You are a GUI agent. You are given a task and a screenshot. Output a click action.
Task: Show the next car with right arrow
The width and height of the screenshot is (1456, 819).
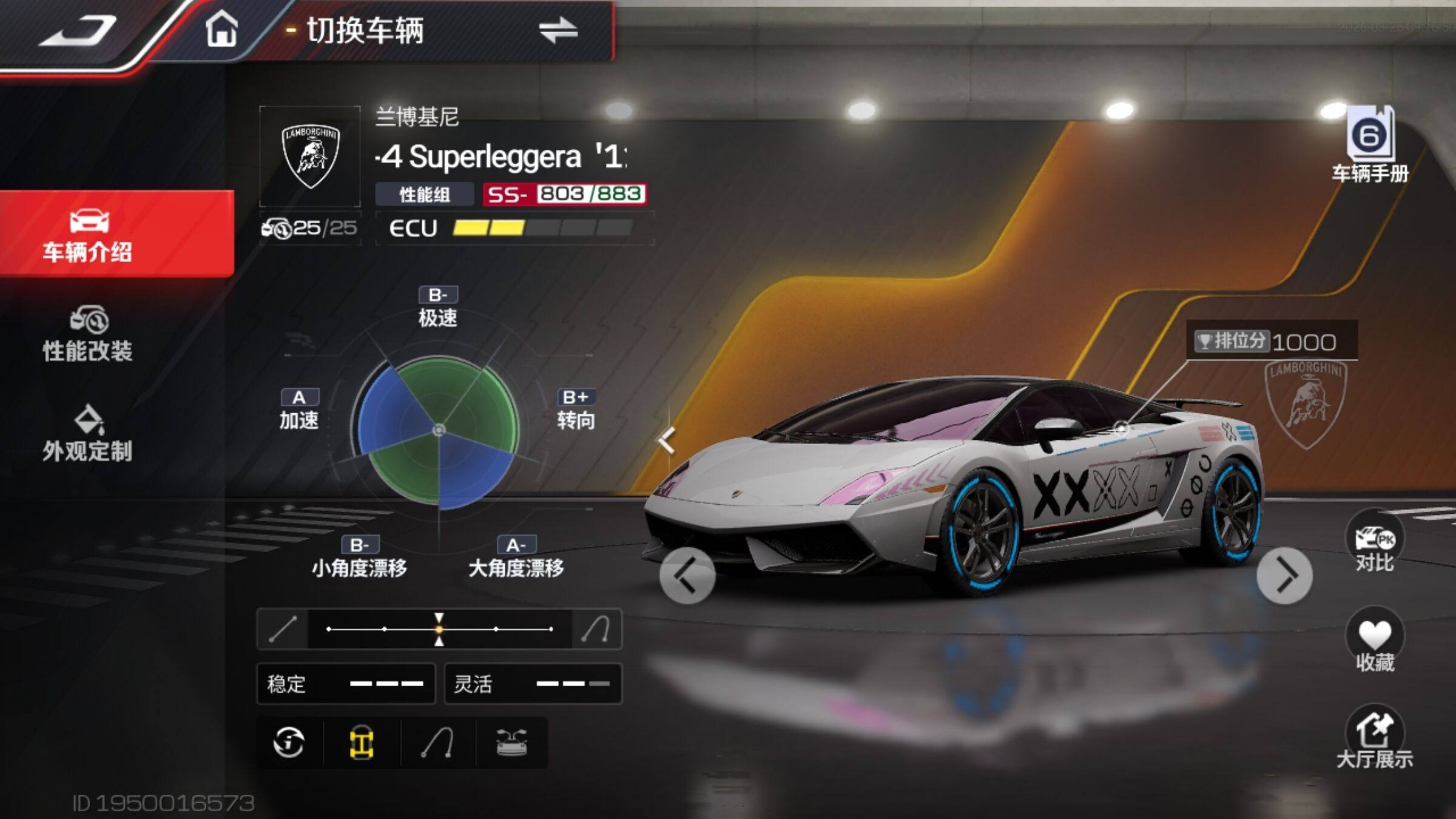click(x=1284, y=576)
